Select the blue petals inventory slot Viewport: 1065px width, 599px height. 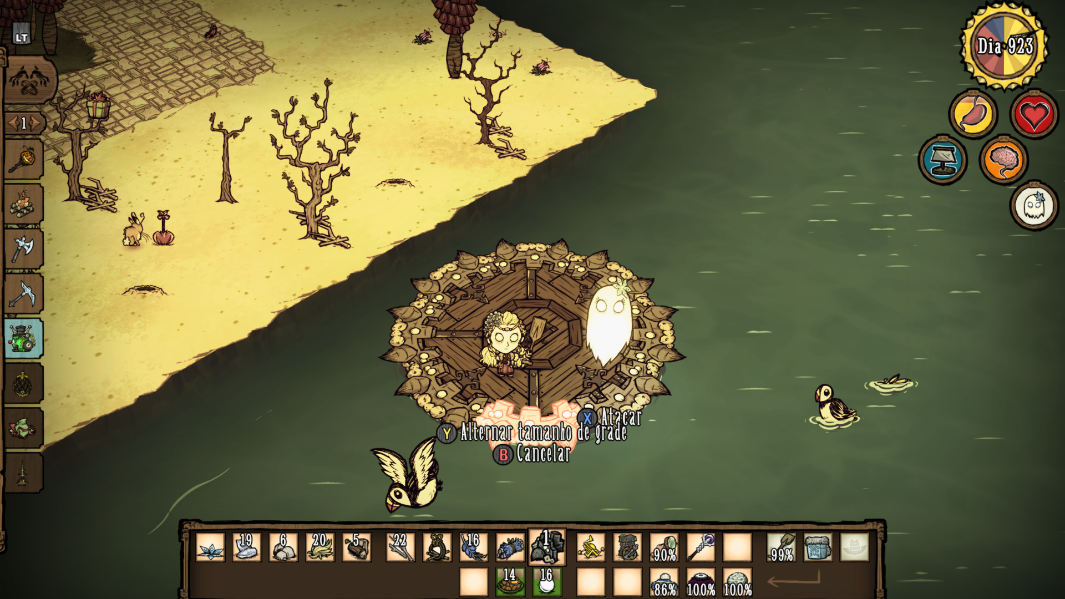[x=210, y=547]
